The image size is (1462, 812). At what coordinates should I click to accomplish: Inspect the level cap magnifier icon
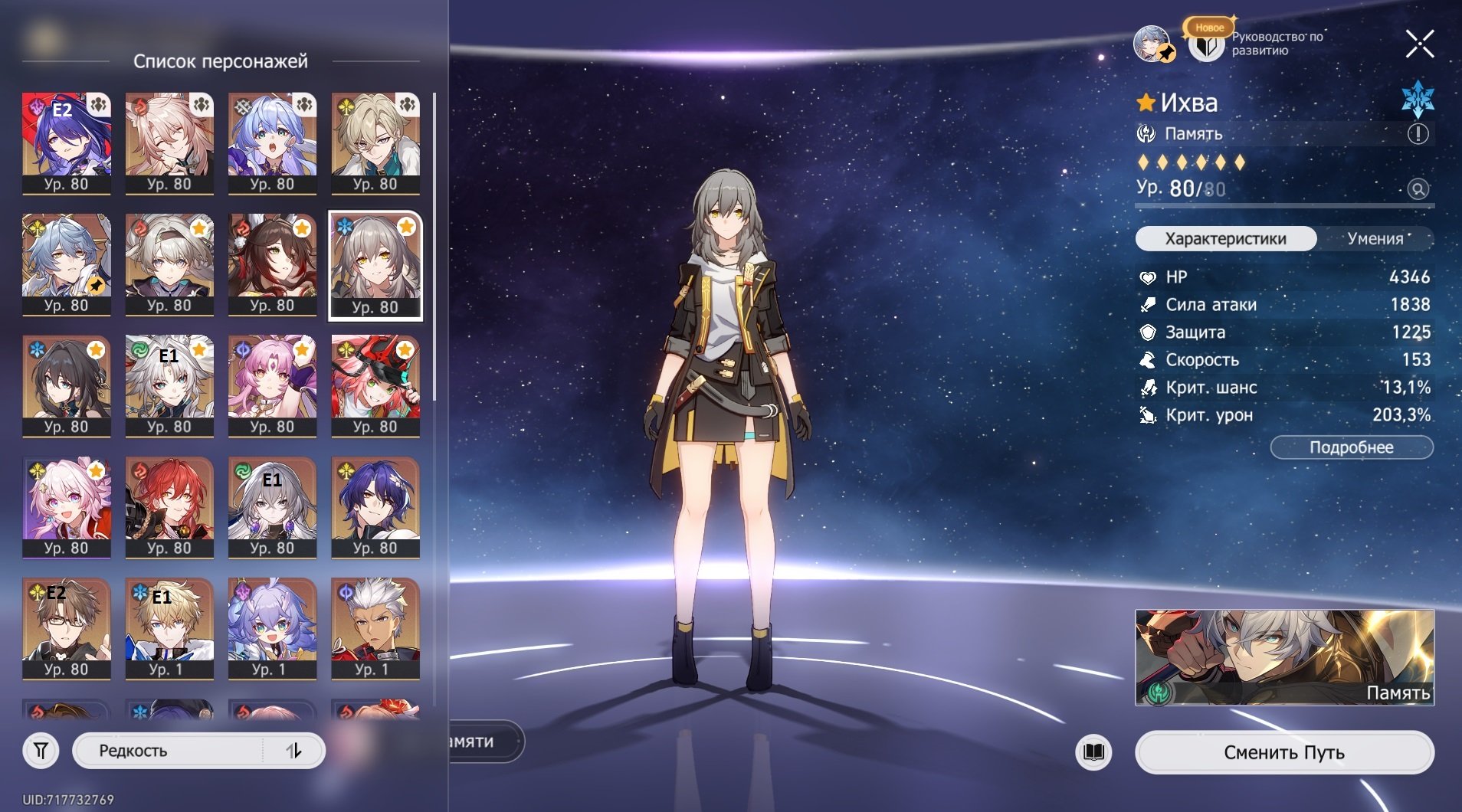pyautogui.click(x=1418, y=189)
